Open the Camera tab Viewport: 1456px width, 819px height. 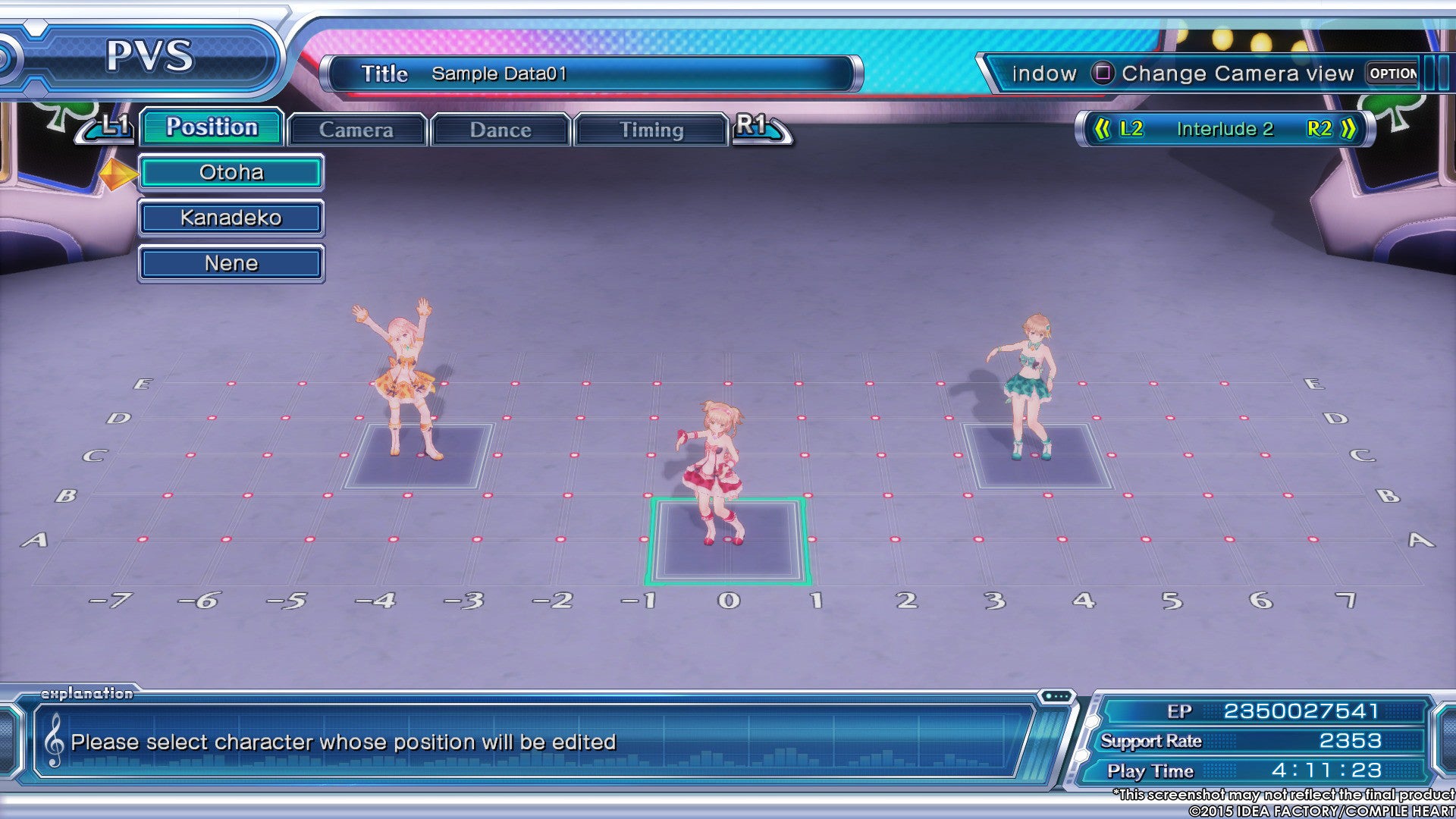coord(356,130)
